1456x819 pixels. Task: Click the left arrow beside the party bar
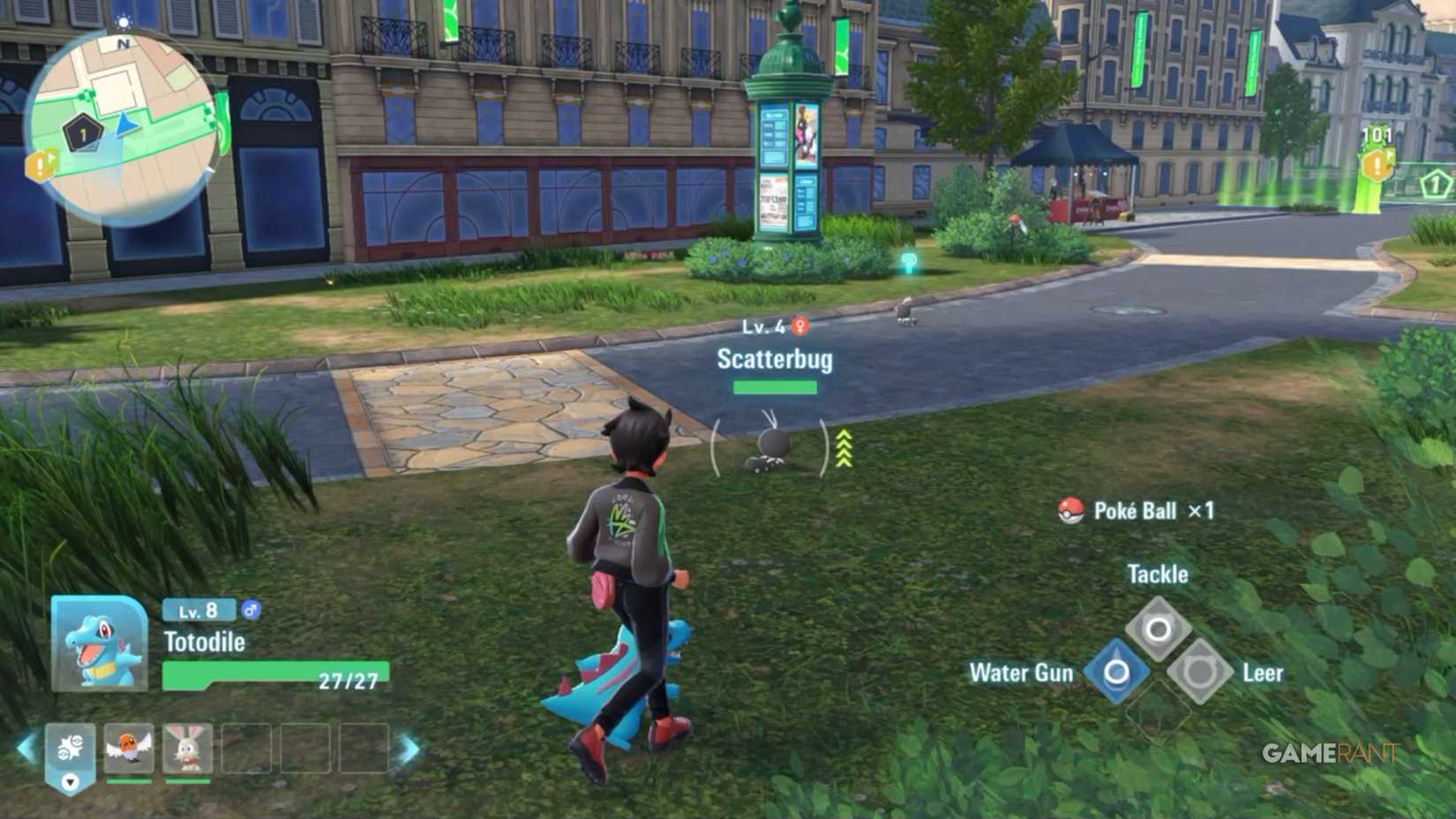(24, 748)
